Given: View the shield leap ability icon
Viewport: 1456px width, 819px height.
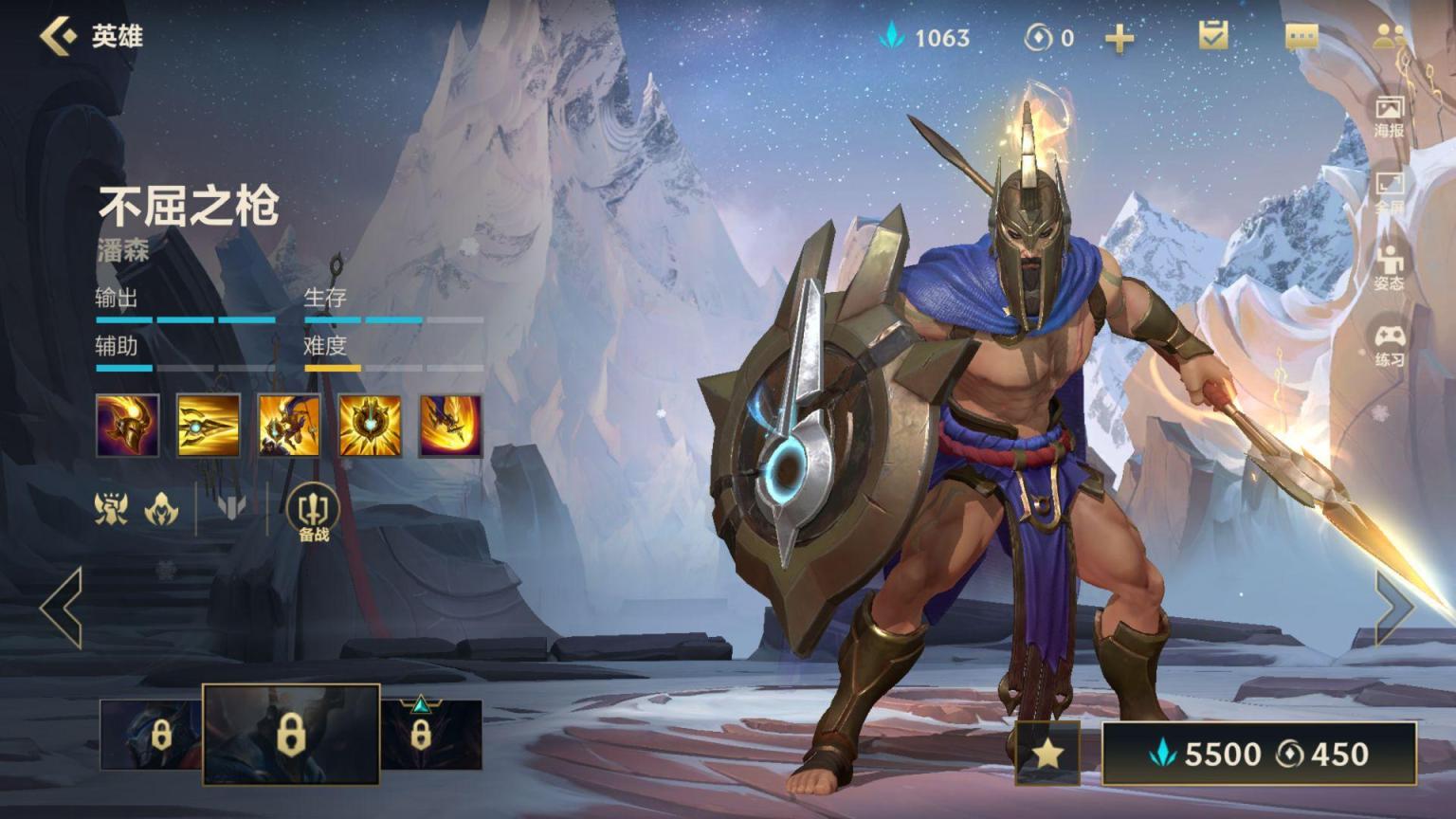Looking at the screenshot, I should coord(288,427).
